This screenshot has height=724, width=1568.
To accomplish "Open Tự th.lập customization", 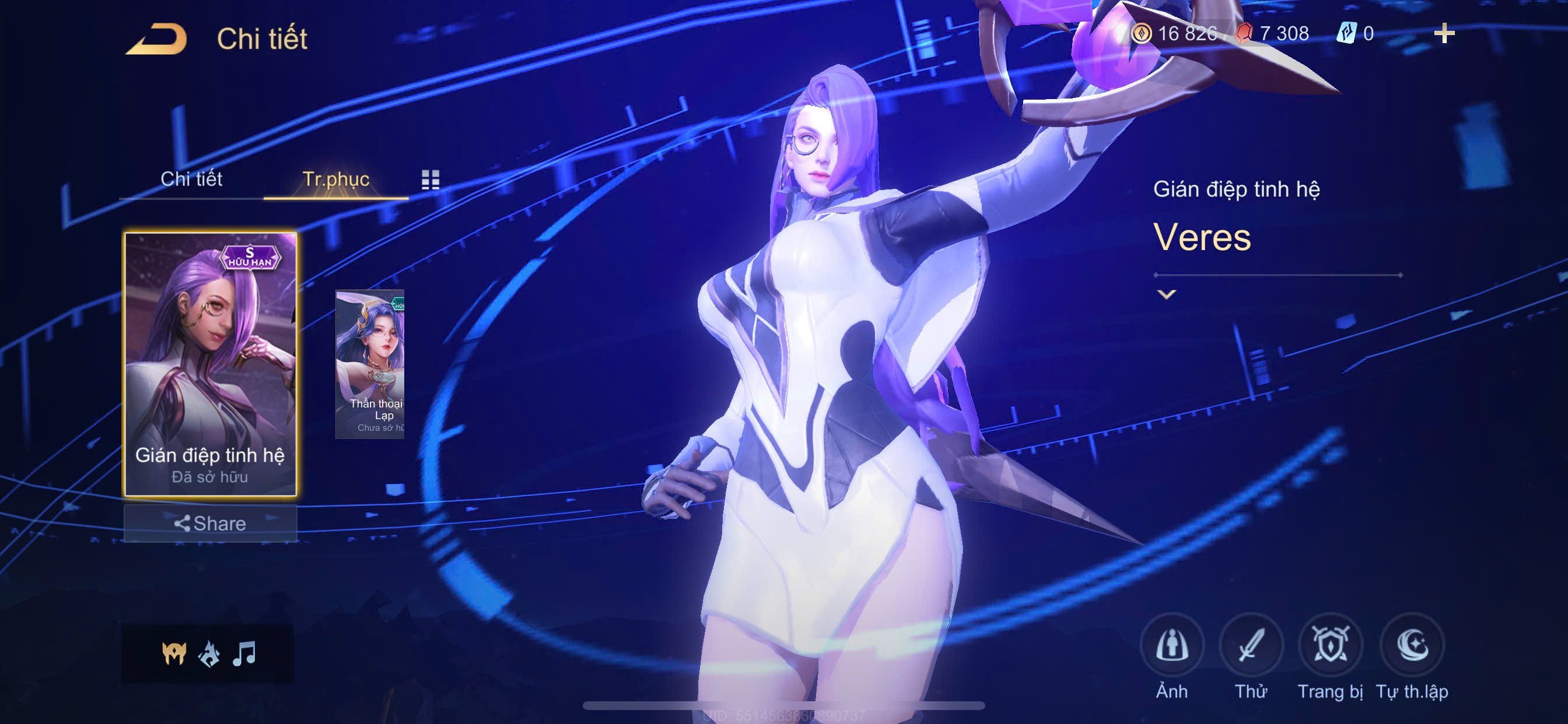I will pos(1412,645).
